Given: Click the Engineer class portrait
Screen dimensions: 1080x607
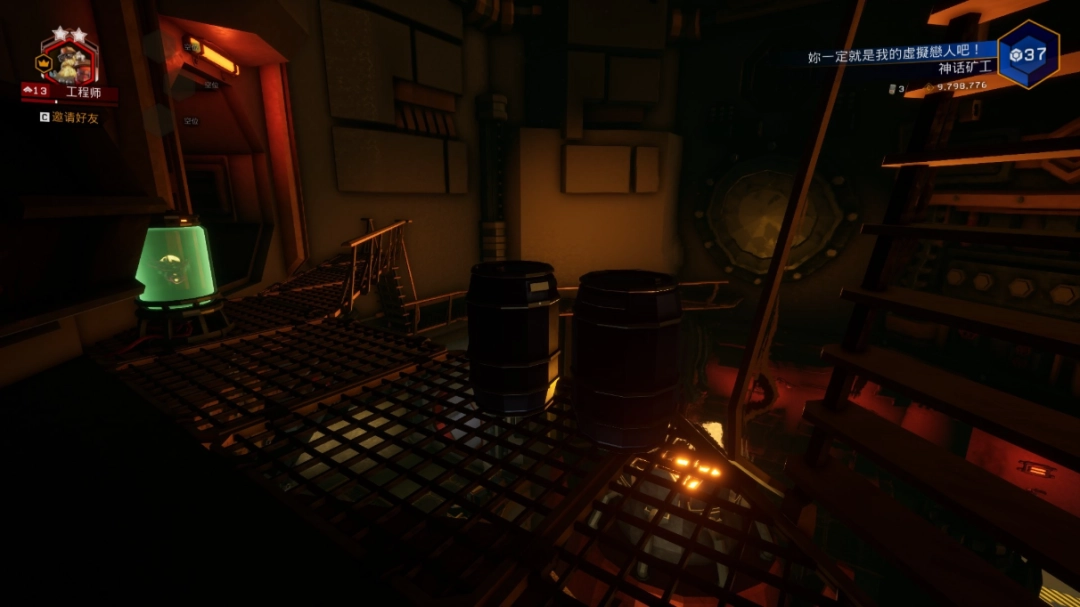Looking at the screenshot, I should click(68, 62).
